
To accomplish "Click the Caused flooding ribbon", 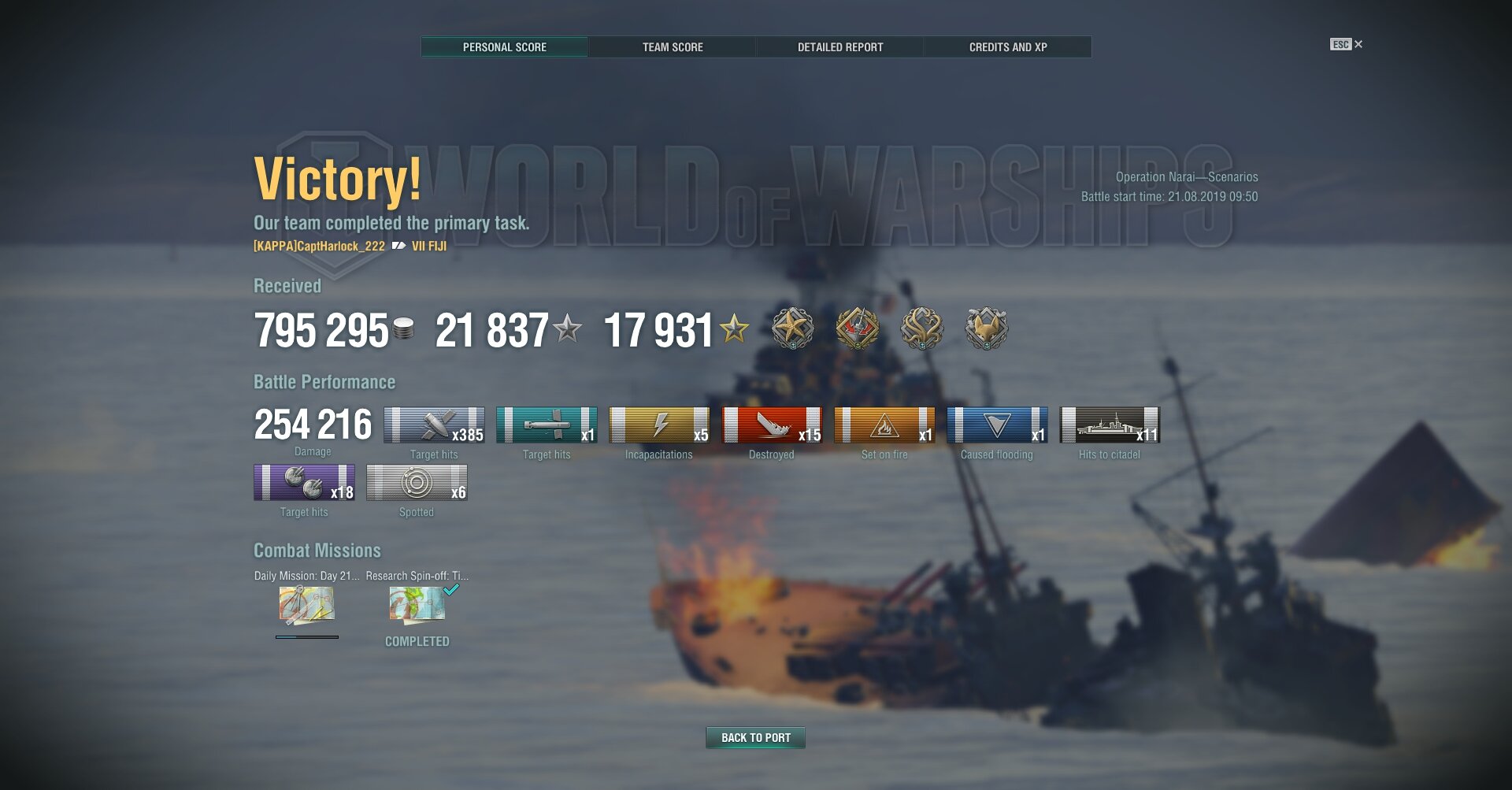I will pos(997,425).
